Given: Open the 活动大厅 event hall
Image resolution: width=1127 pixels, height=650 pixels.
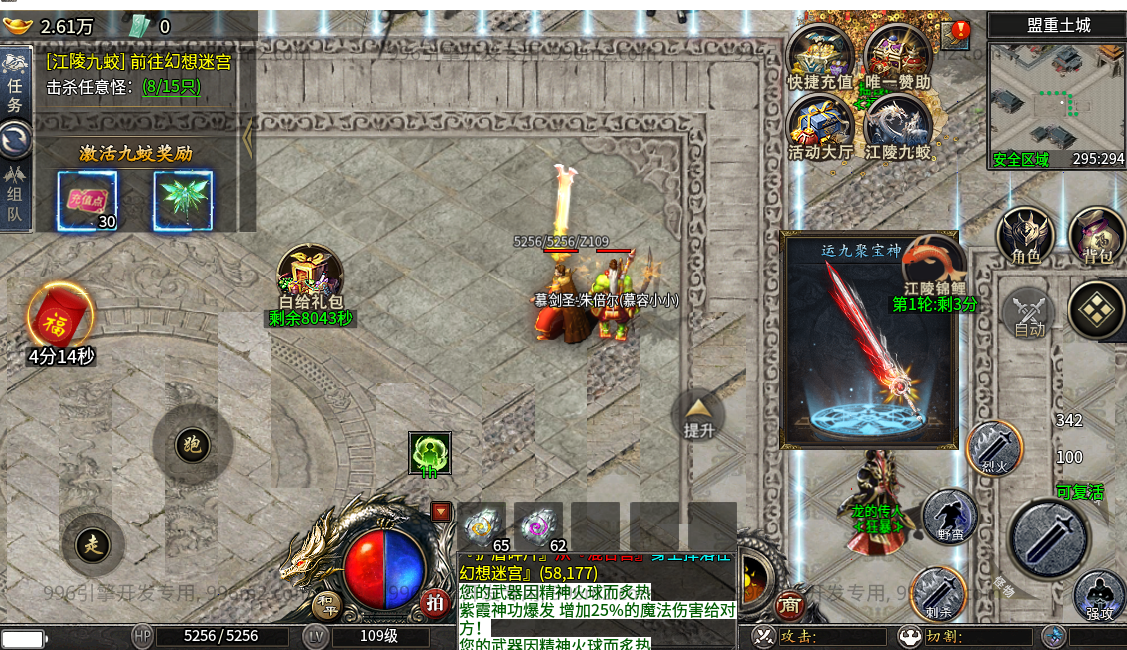Looking at the screenshot, I should 820,125.
